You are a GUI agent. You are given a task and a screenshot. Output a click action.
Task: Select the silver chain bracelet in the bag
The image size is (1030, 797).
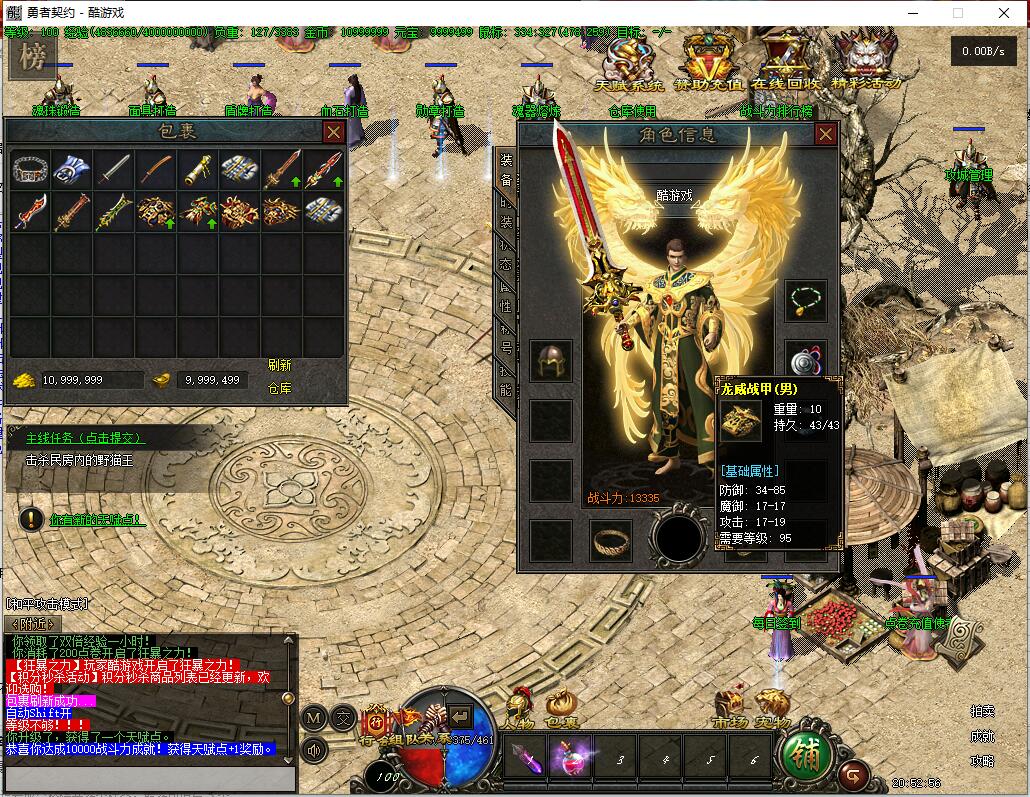click(30, 169)
